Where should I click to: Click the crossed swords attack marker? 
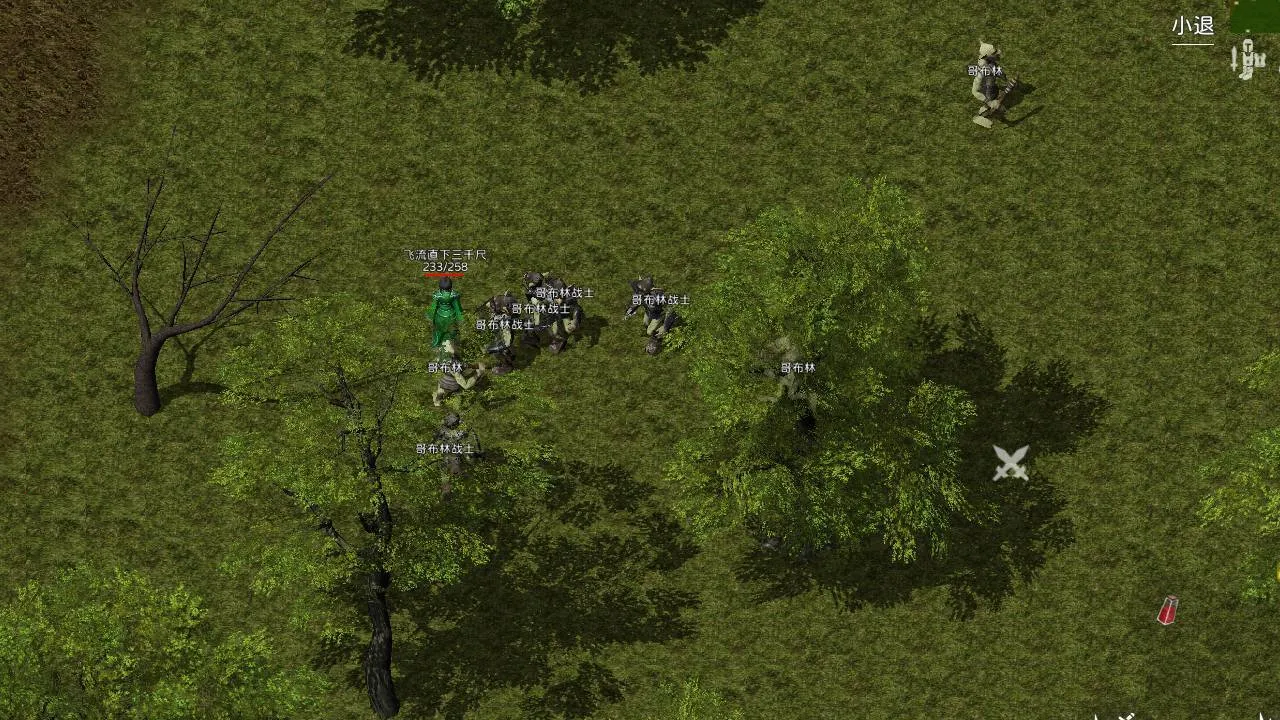(1009, 464)
